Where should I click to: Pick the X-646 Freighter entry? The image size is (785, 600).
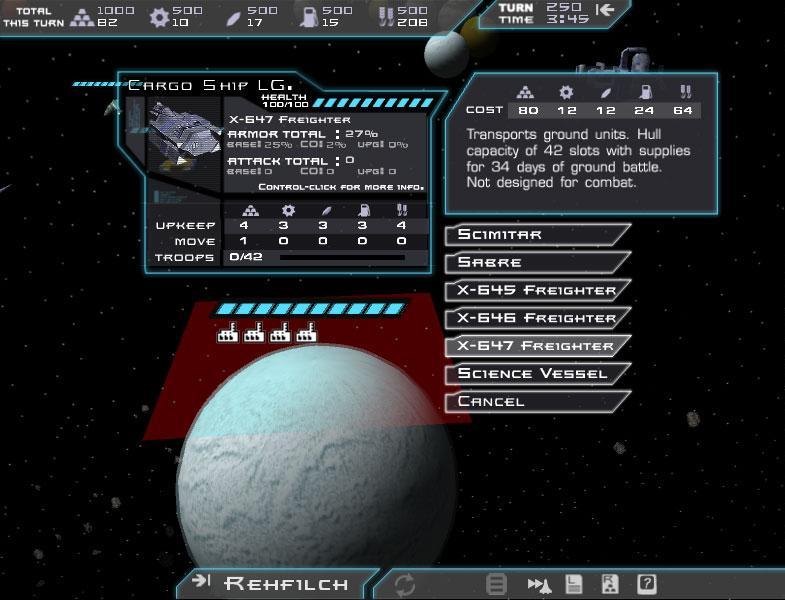point(535,318)
